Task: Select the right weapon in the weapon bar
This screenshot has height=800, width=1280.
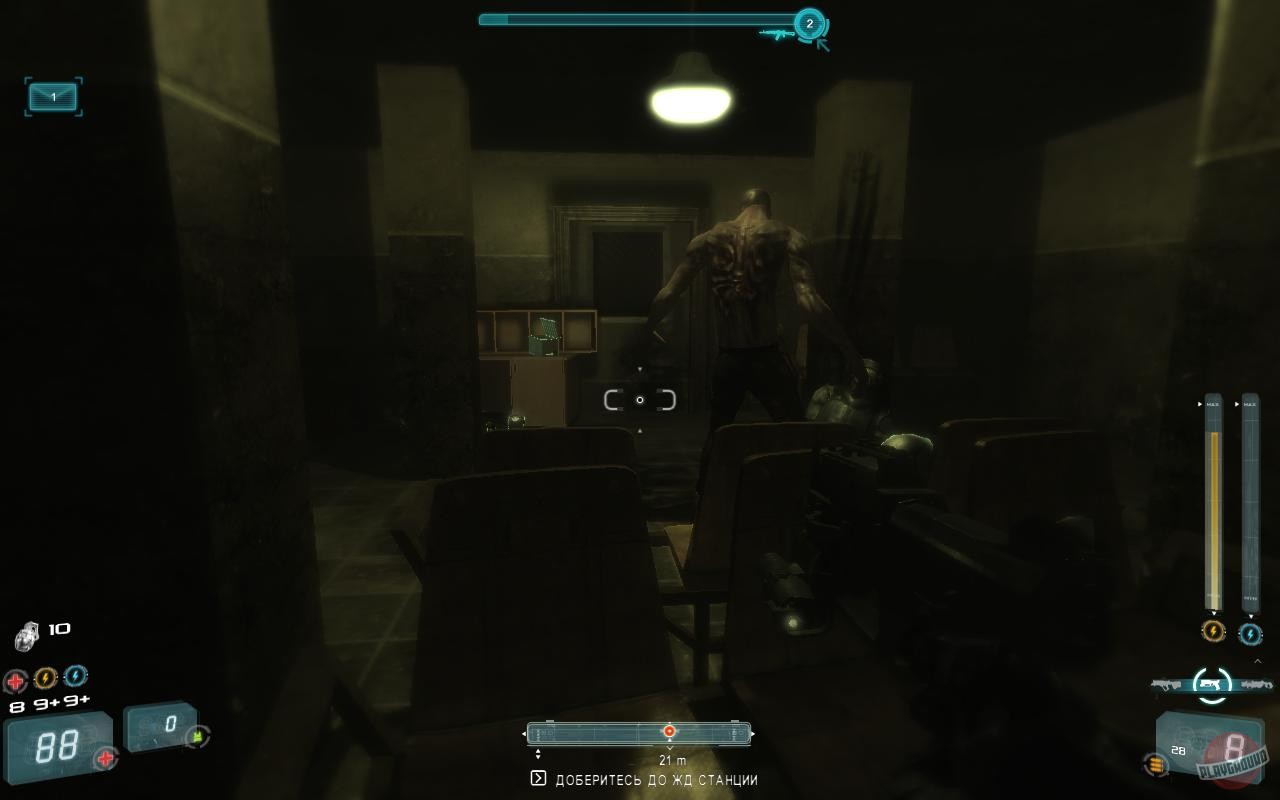Action: [x=1255, y=683]
